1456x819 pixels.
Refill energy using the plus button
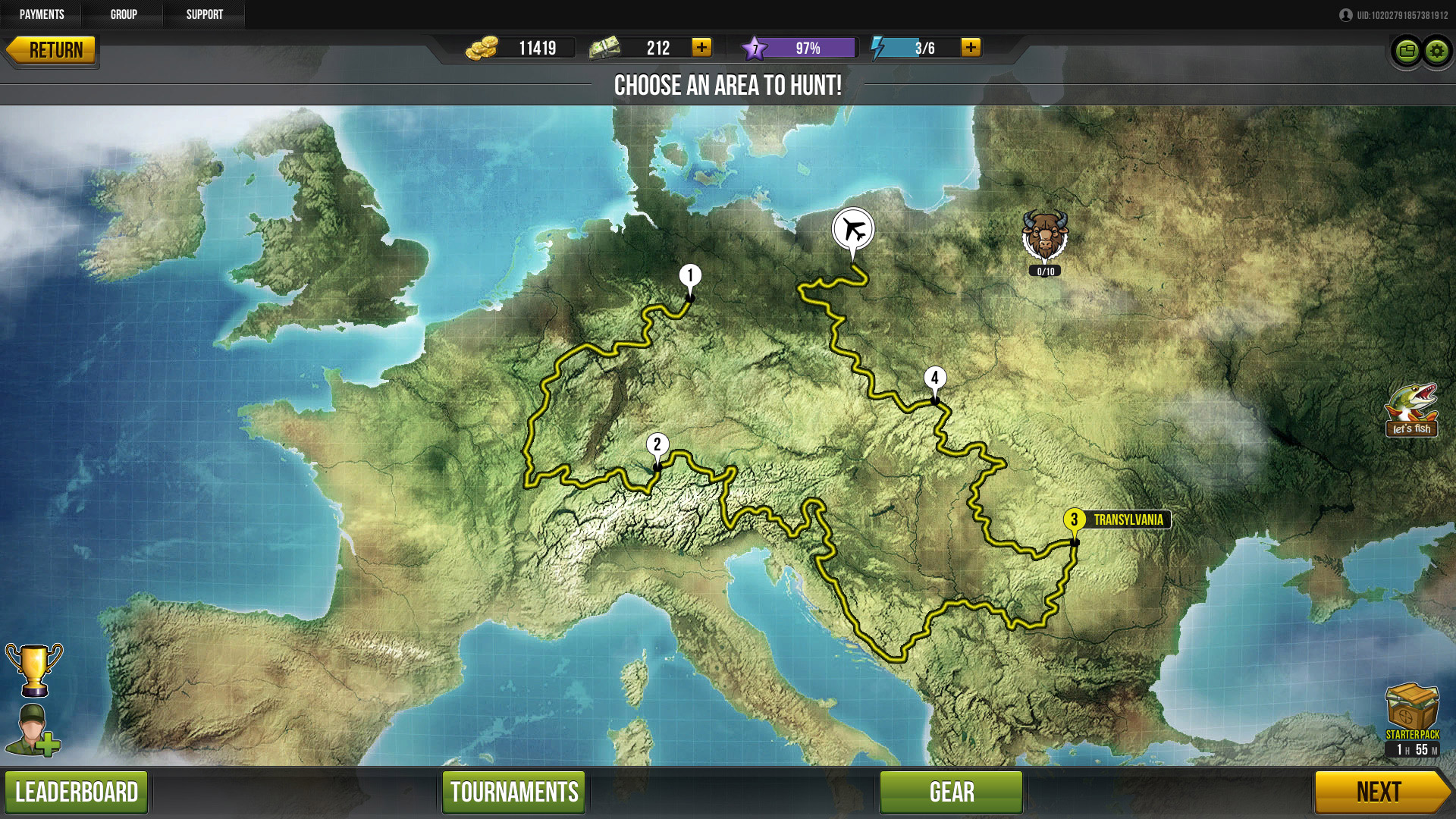tap(971, 48)
